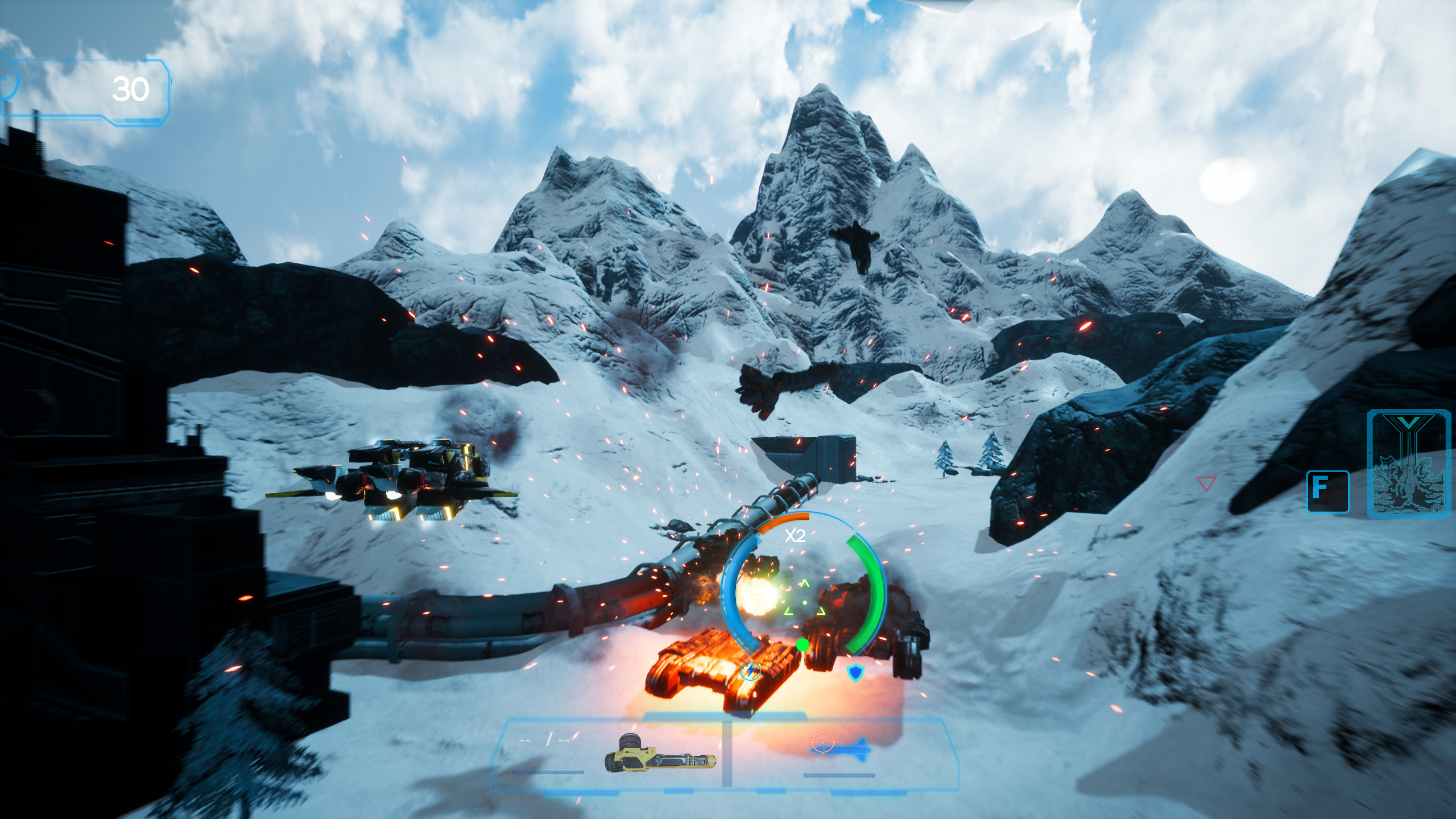Click the blue shield status icon
This screenshot has height=819, width=1456.
[x=855, y=674]
